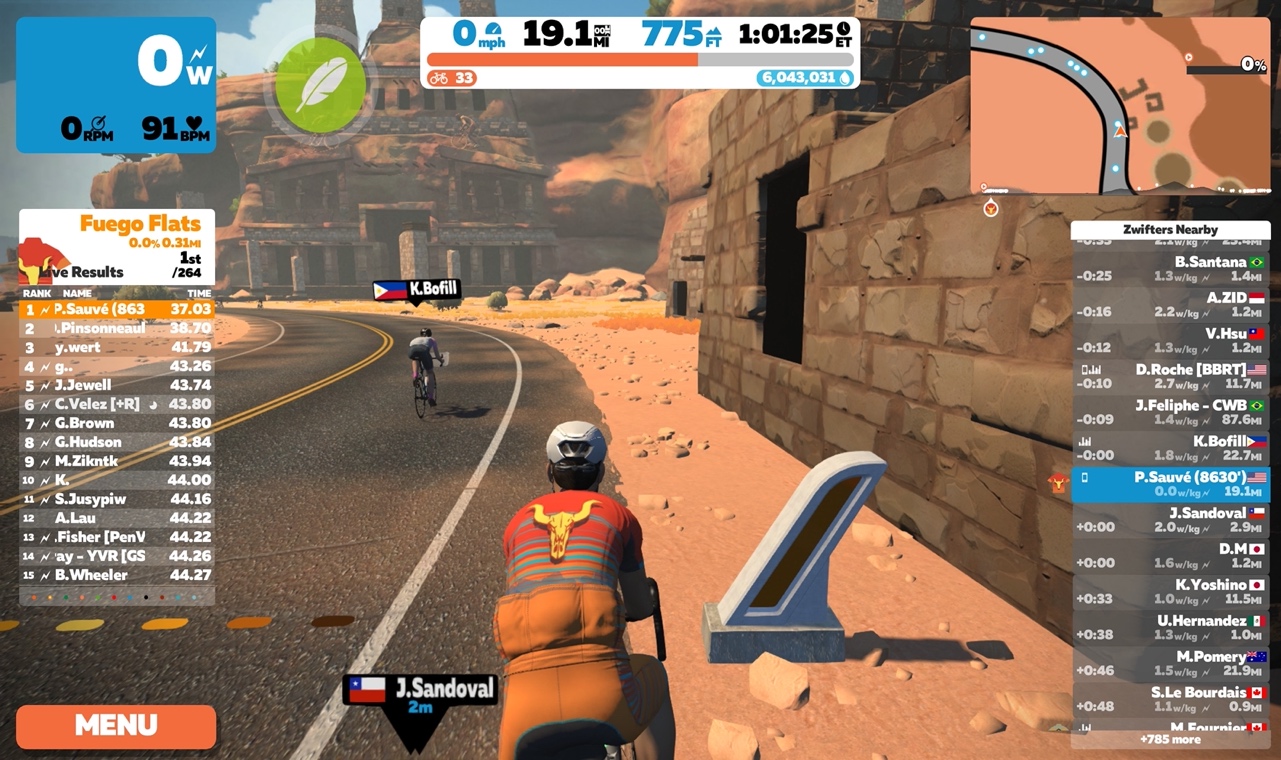Select G.Hudson in the live results
The height and width of the screenshot is (760, 1281).
point(117,442)
